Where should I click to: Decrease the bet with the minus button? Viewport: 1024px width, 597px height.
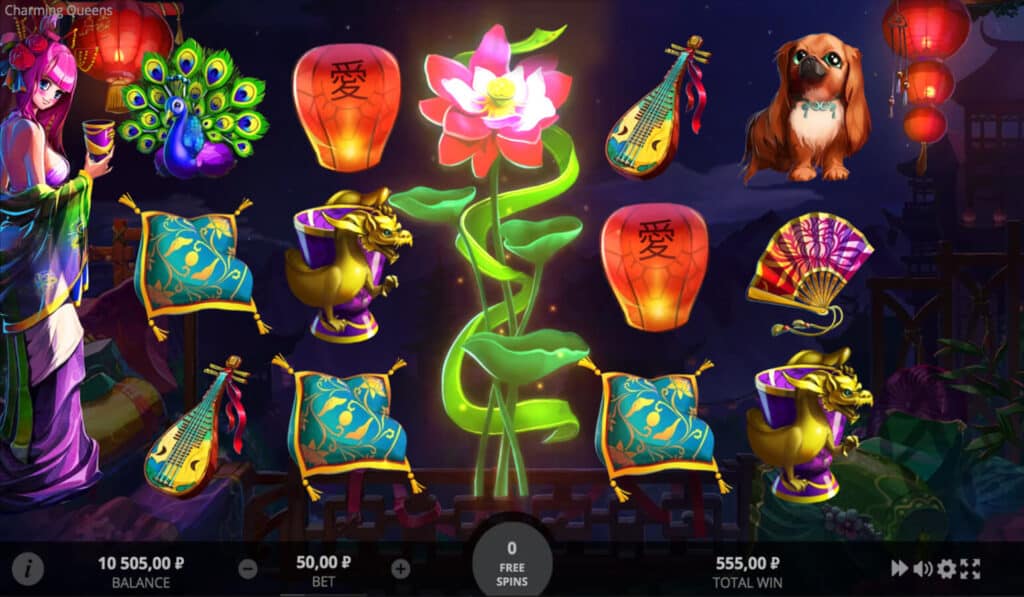pyautogui.click(x=248, y=570)
